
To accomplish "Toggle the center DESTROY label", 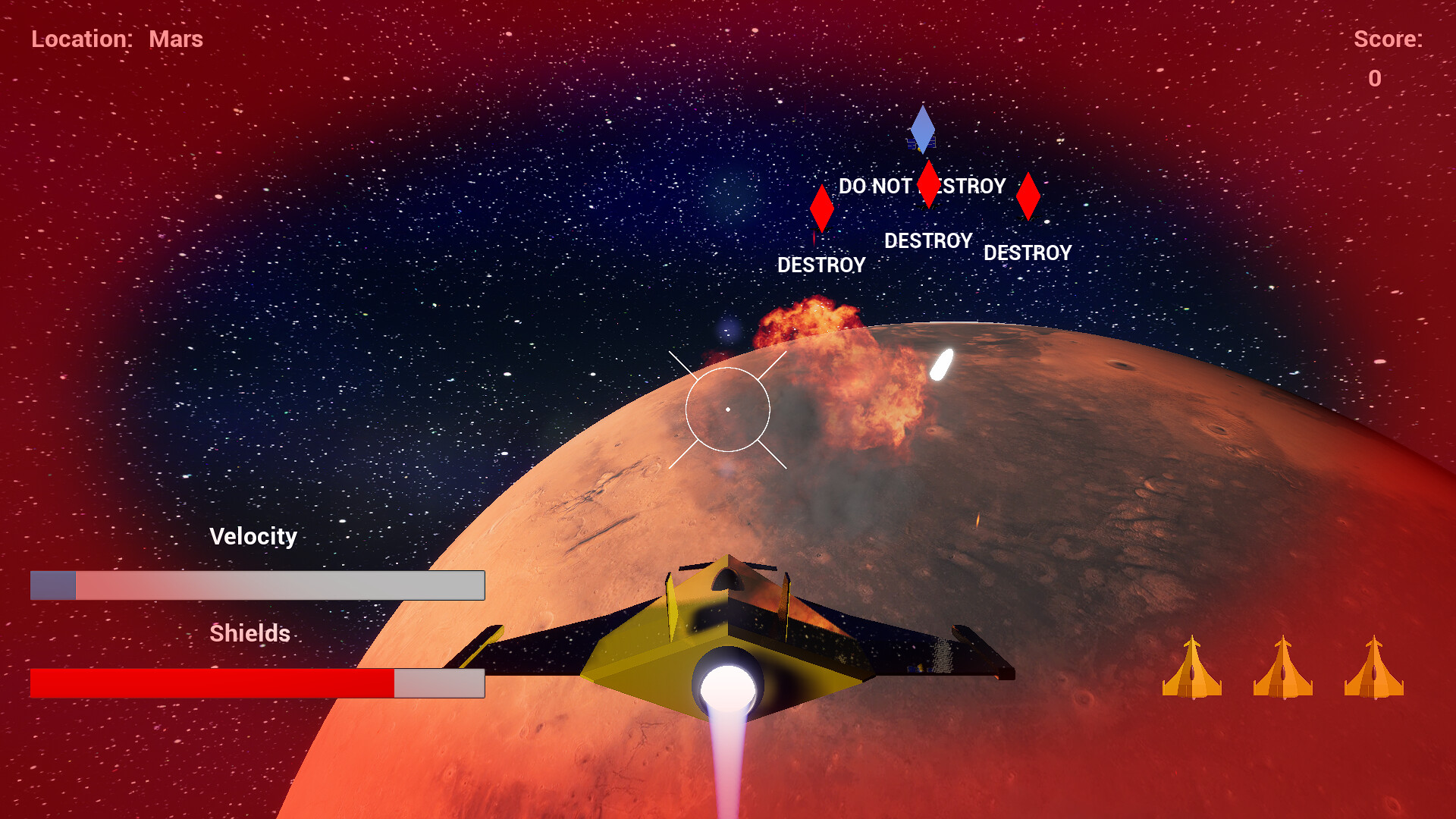I will tap(928, 240).
